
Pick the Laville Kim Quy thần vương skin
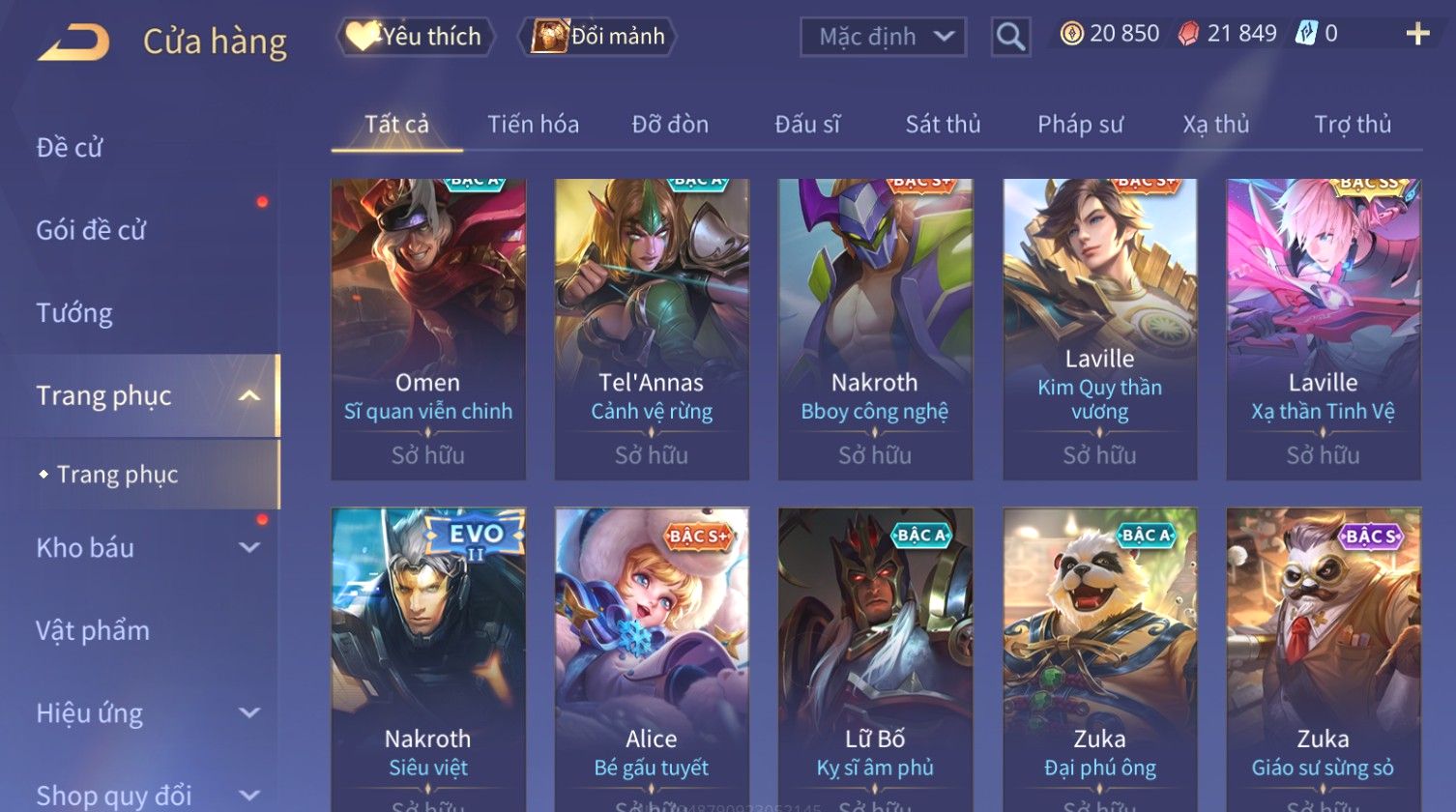[1099, 329]
